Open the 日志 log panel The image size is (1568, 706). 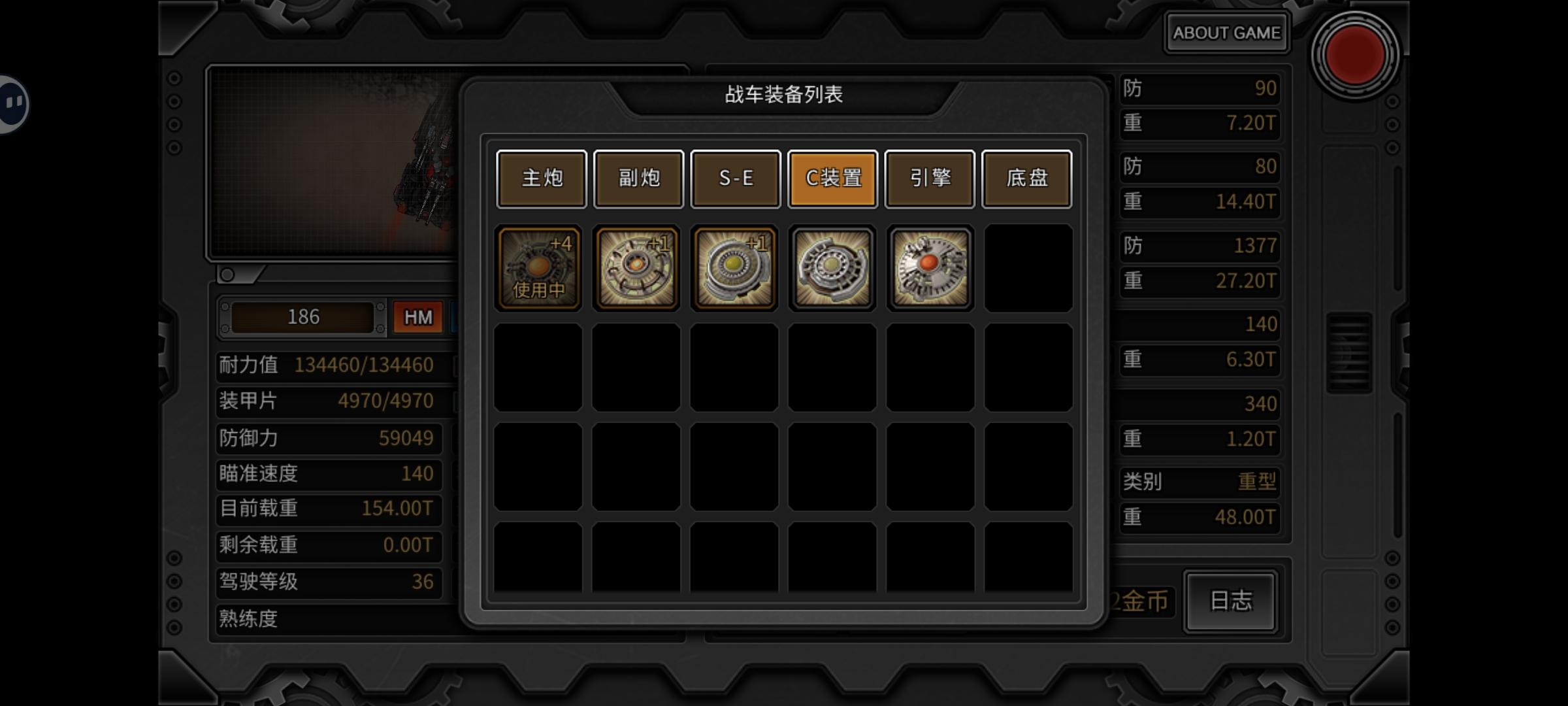pos(1230,602)
